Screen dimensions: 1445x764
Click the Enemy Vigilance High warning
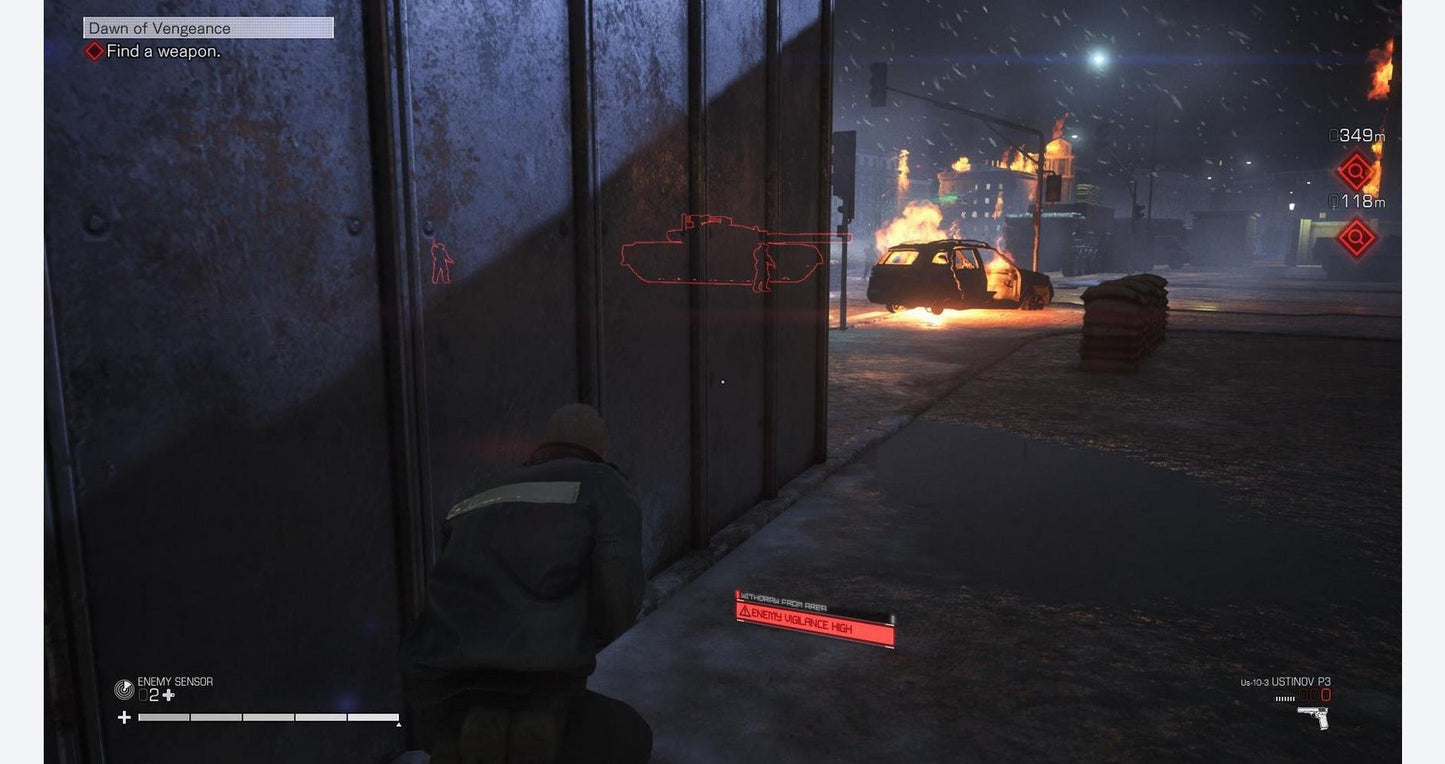click(x=814, y=622)
